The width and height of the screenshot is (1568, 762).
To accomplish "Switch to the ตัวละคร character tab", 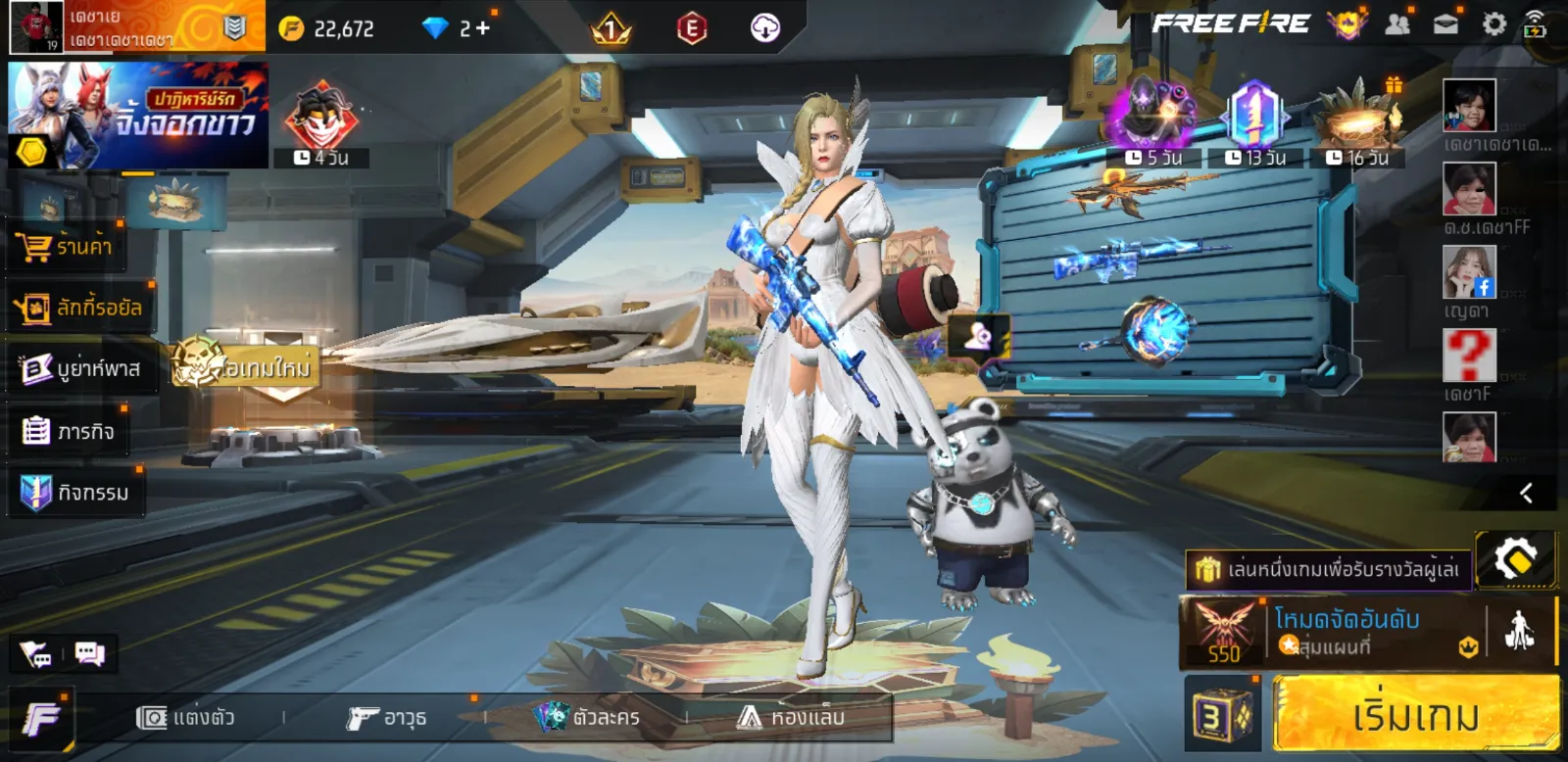I will coord(588,718).
